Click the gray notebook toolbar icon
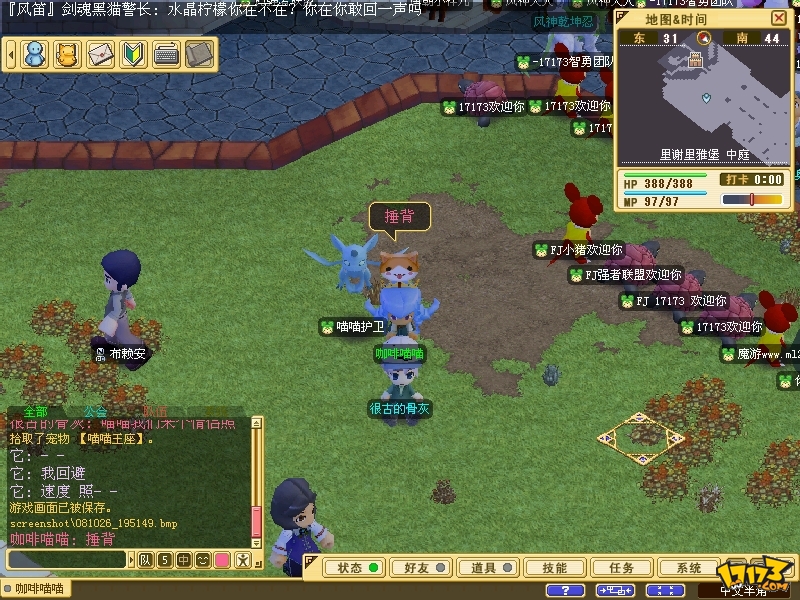Image resolution: width=800 pixels, height=600 pixels. [x=199, y=54]
